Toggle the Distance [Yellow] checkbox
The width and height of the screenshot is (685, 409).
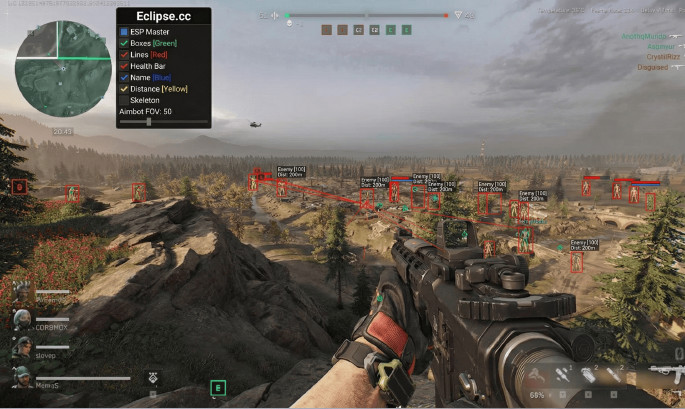[x=124, y=89]
